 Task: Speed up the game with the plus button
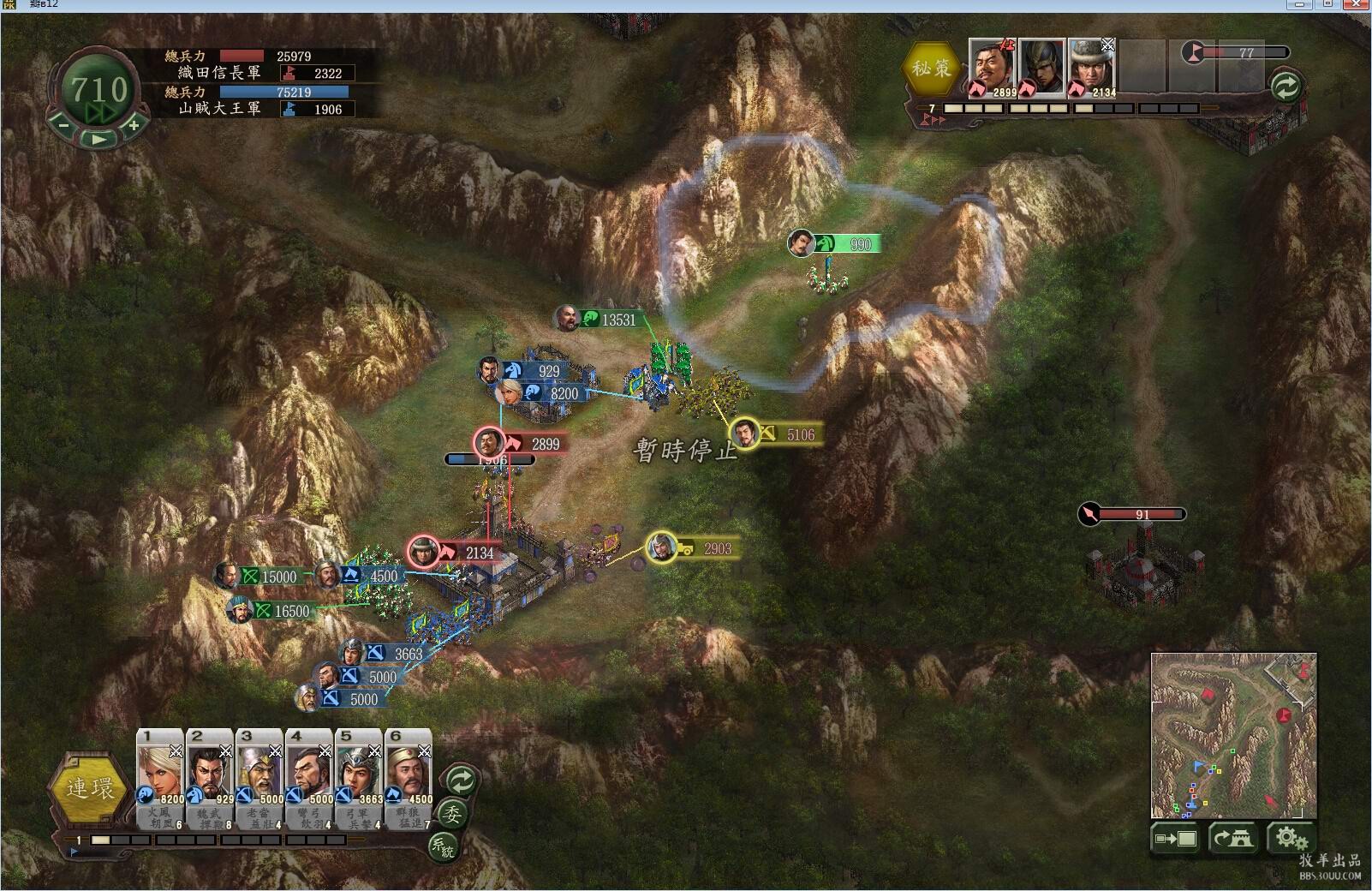click(x=134, y=125)
